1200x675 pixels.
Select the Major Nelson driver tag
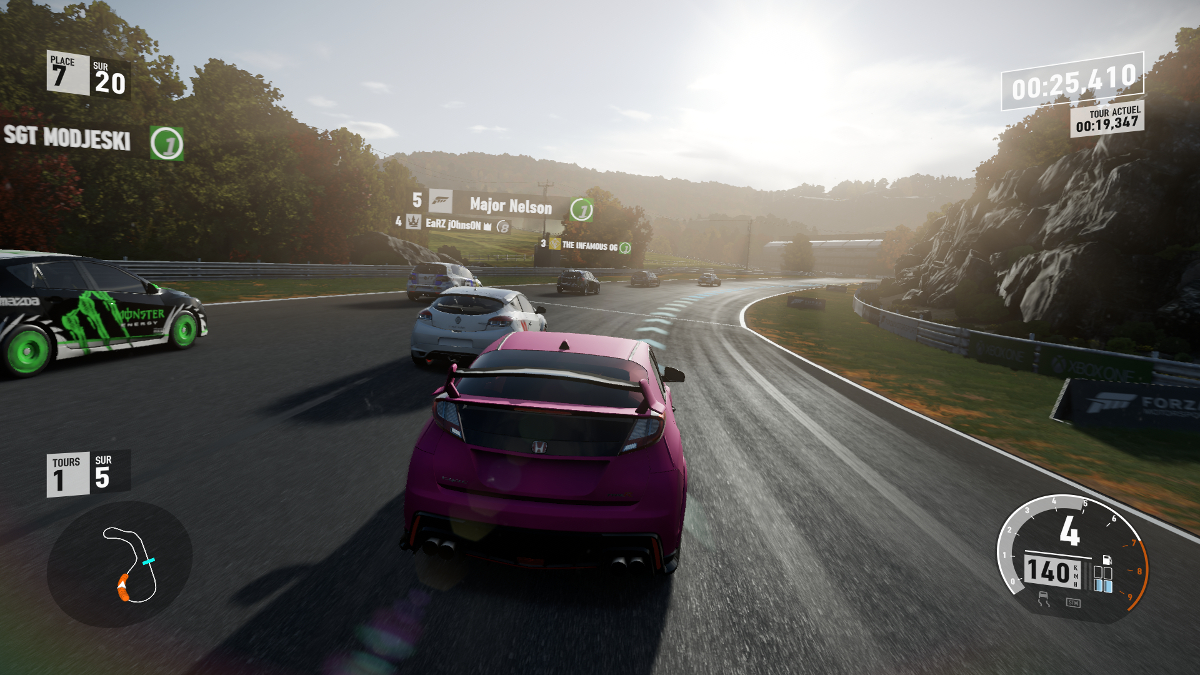(x=510, y=207)
